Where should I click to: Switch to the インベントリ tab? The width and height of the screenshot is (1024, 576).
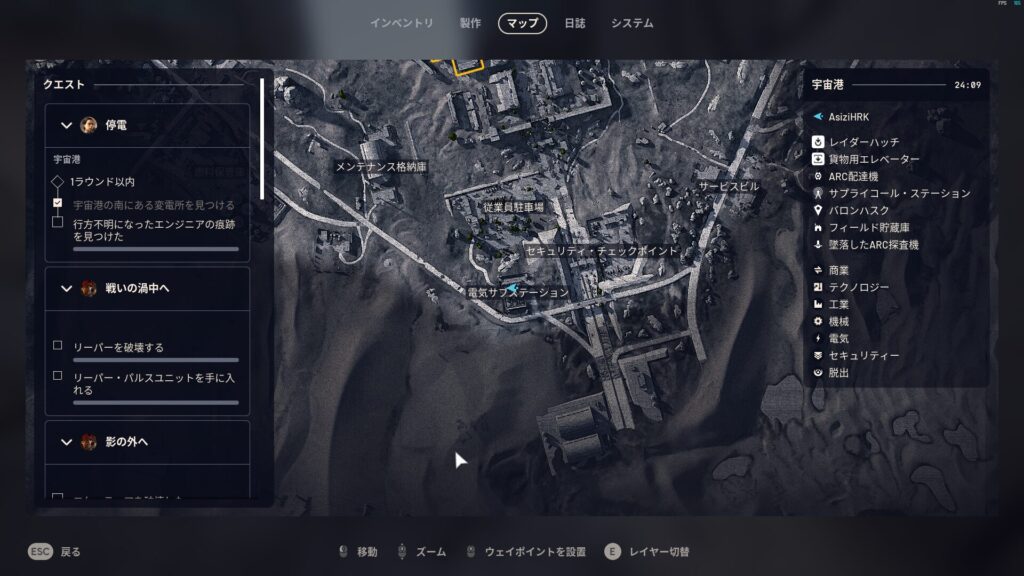tap(401, 23)
